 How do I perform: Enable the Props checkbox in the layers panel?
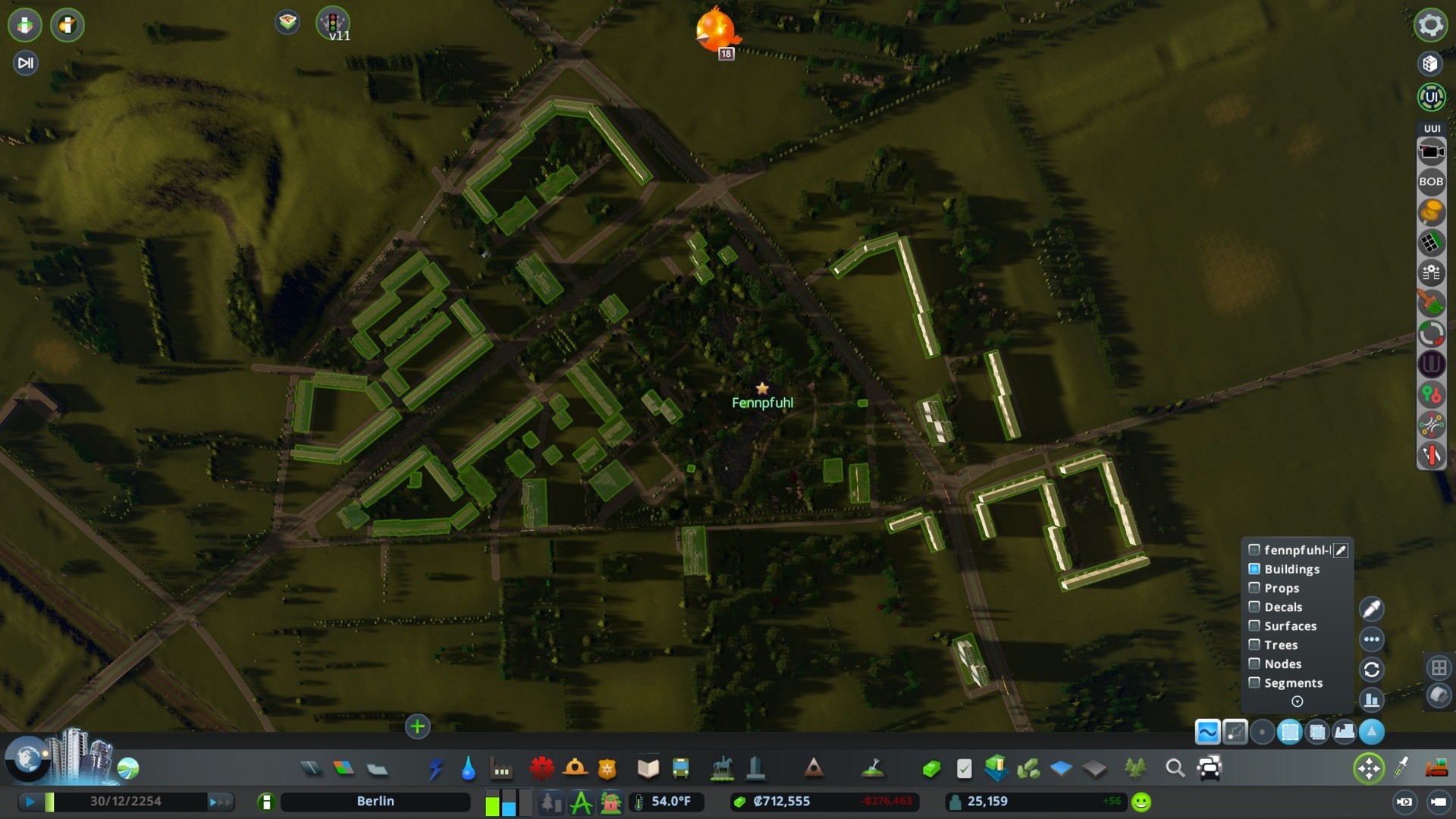[1254, 588]
